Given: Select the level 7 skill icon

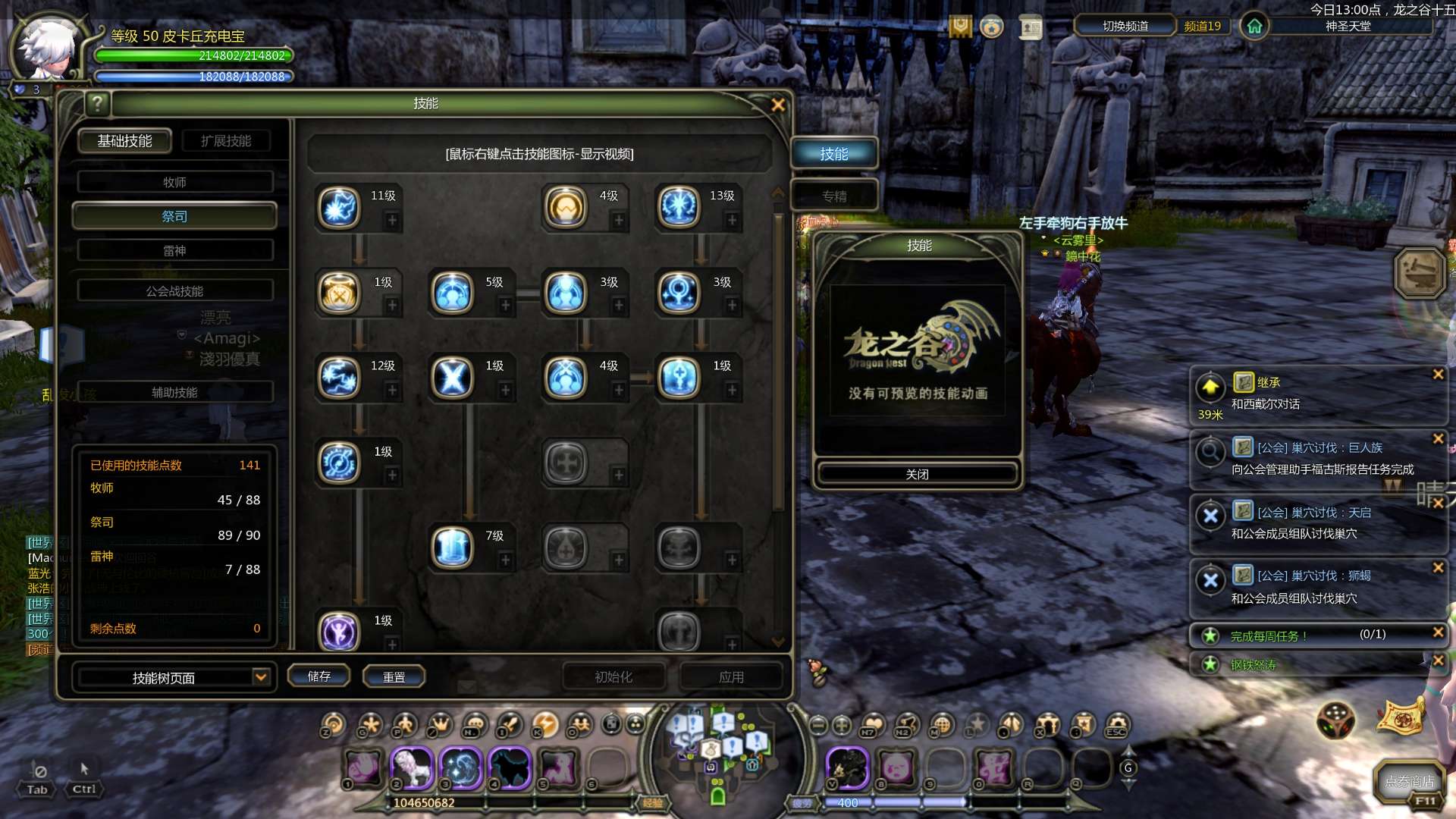Looking at the screenshot, I should (x=453, y=548).
